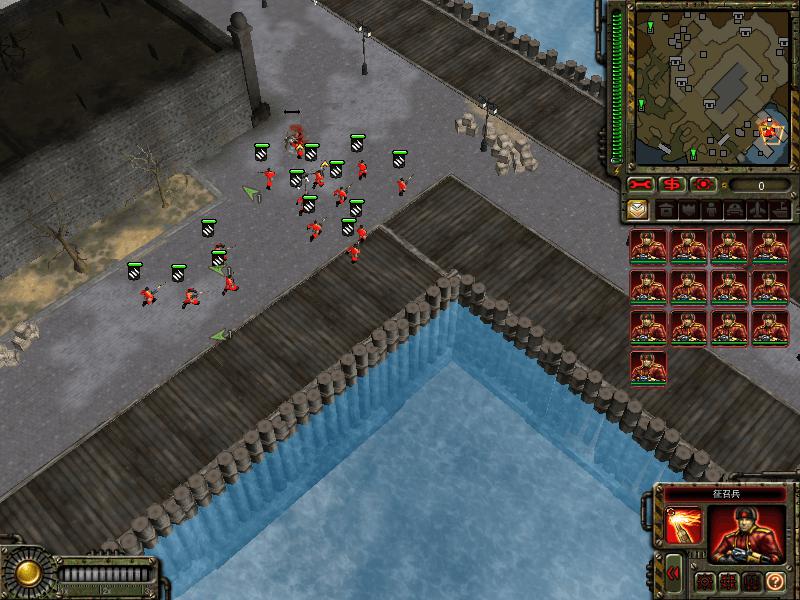Activate the red wrench repair button
800x600 pixels.
(x=641, y=185)
